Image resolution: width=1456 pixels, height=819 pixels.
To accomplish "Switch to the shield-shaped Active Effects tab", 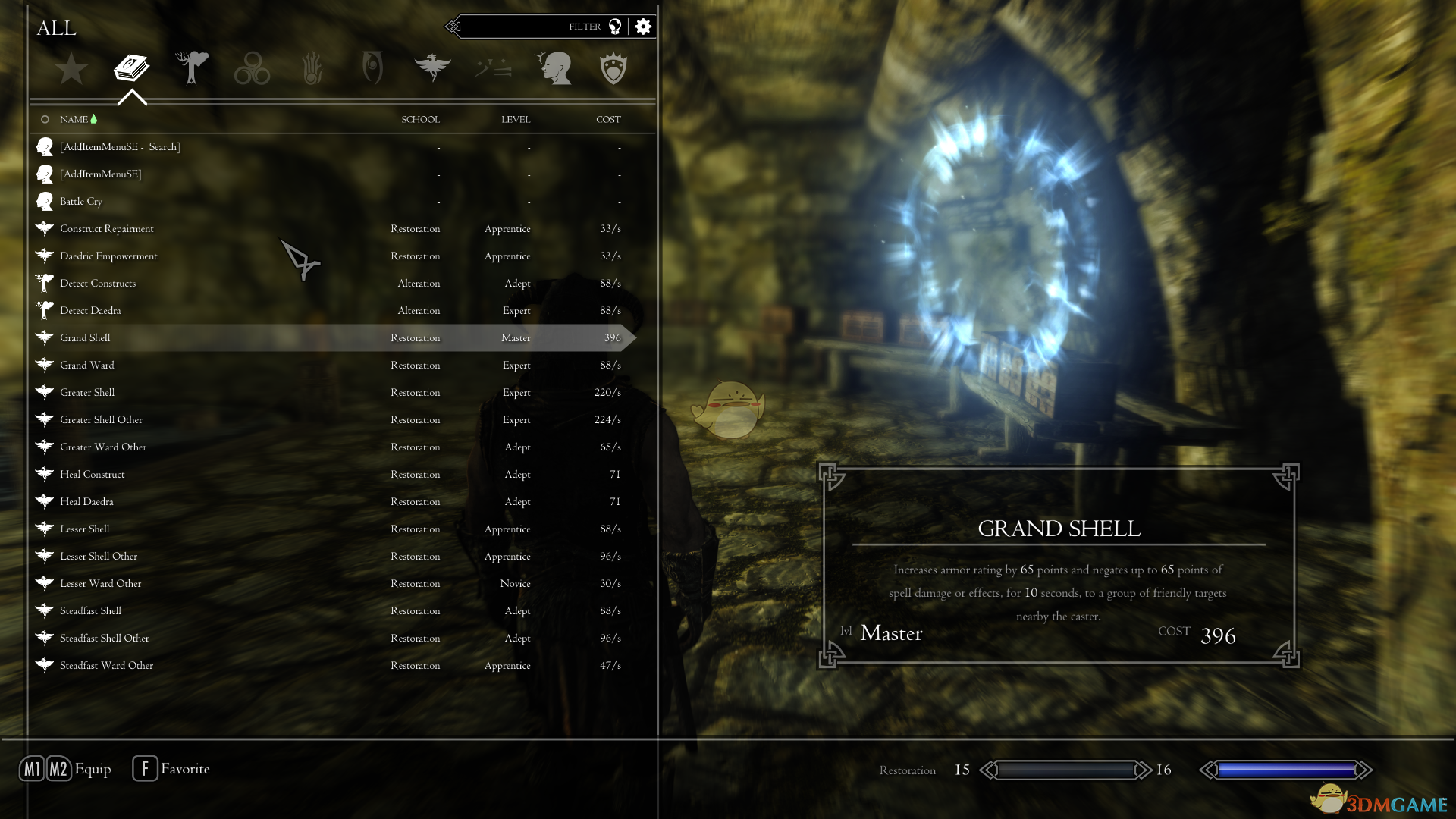I will [613, 68].
